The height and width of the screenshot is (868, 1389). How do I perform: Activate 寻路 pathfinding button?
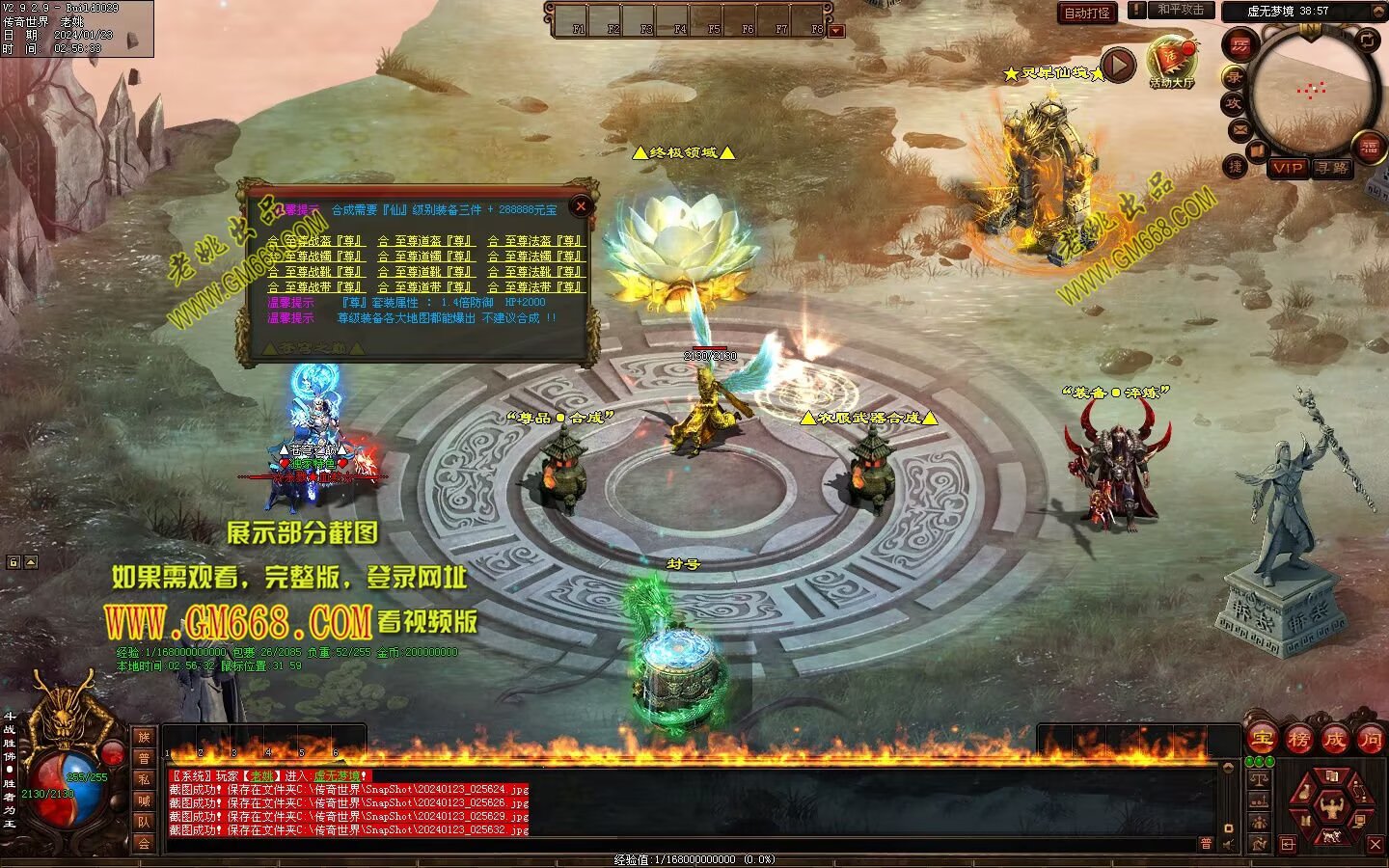[1332, 168]
